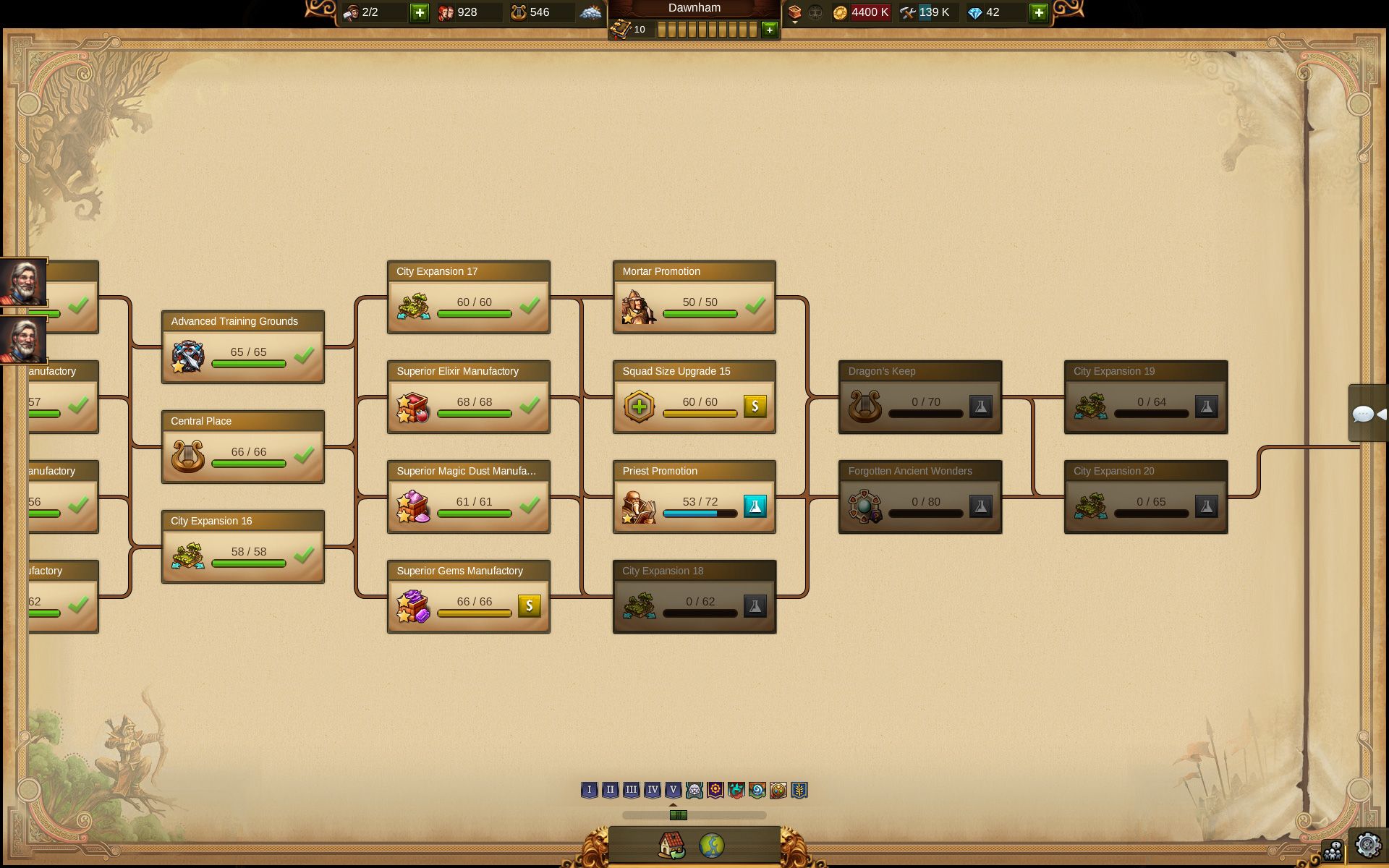This screenshot has width=1389, height=868.
Task: View the completed Mortar Promotion research
Action: point(694,297)
